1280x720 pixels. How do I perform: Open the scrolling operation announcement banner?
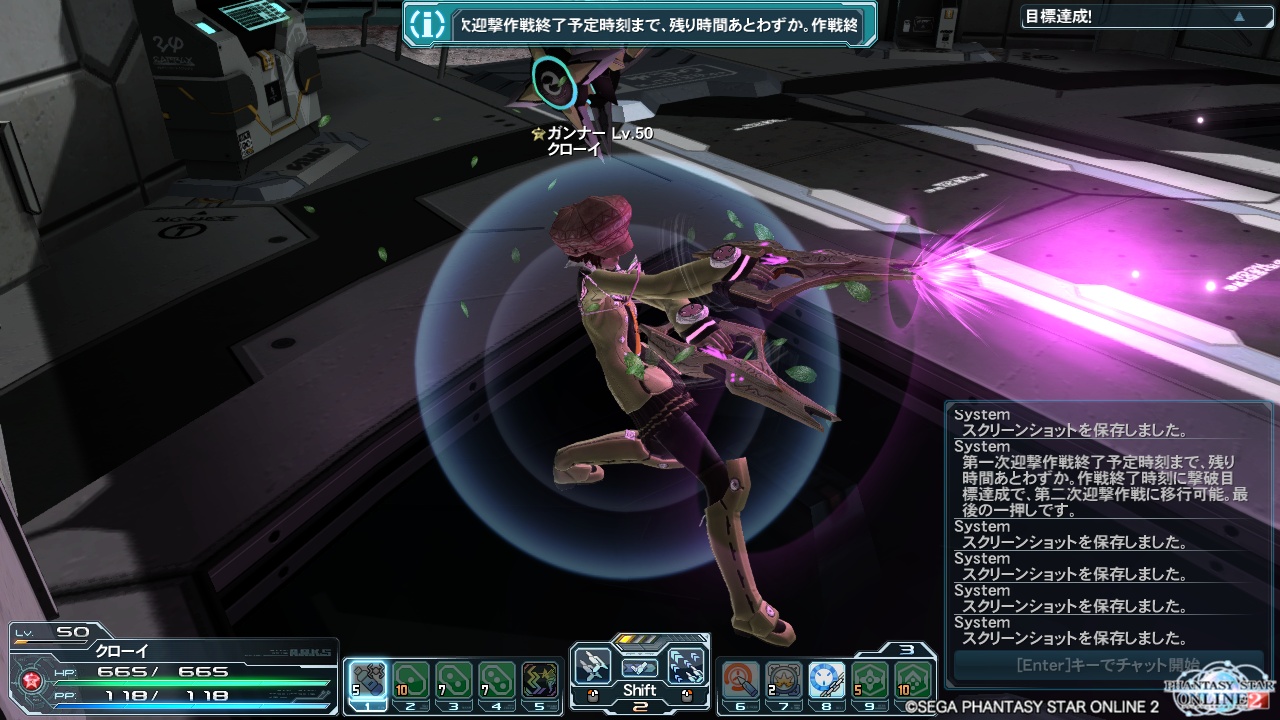click(x=660, y=26)
